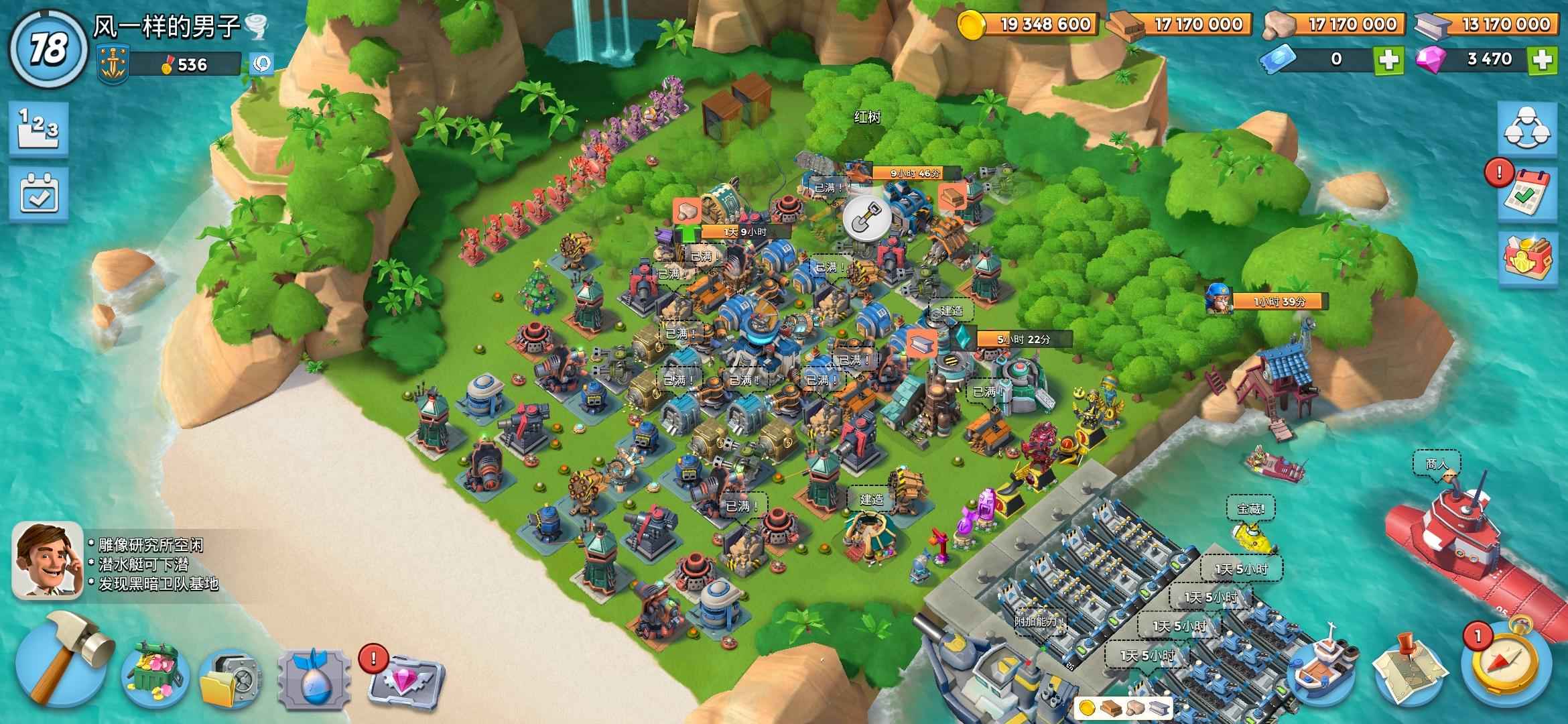Tap the 宝藏! submarine treasure bubble
This screenshot has width=1568, height=724.
click(x=1250, y=509)
